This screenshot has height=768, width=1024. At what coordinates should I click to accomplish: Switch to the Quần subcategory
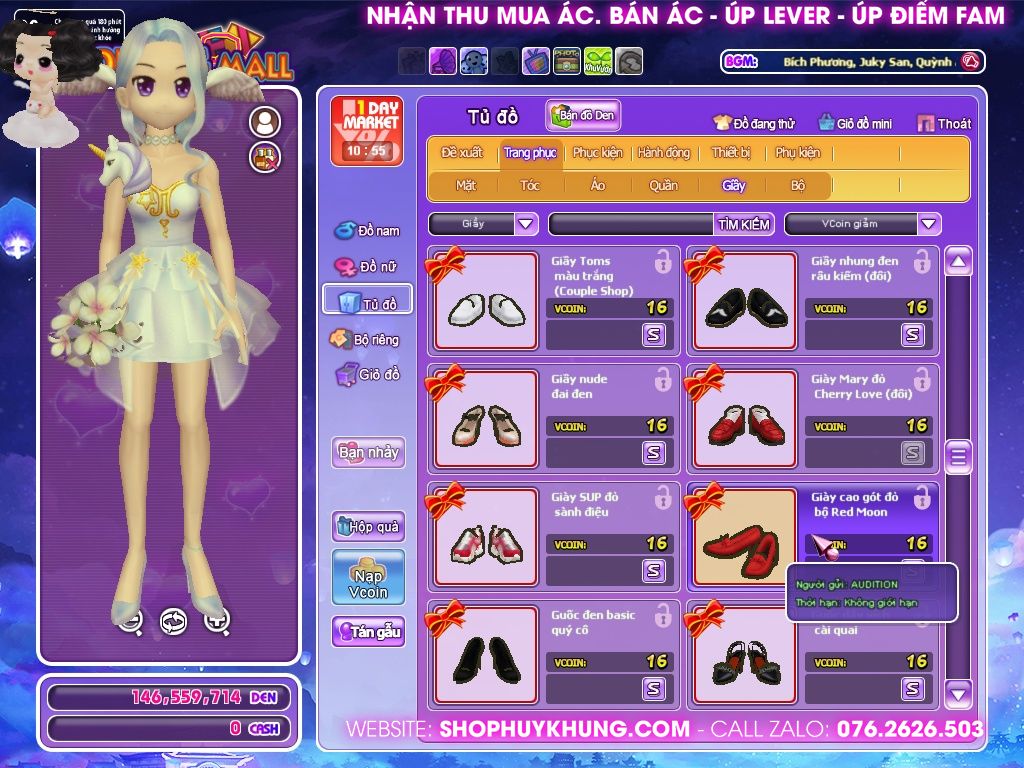pyautogui.click(x=663, y=185)
